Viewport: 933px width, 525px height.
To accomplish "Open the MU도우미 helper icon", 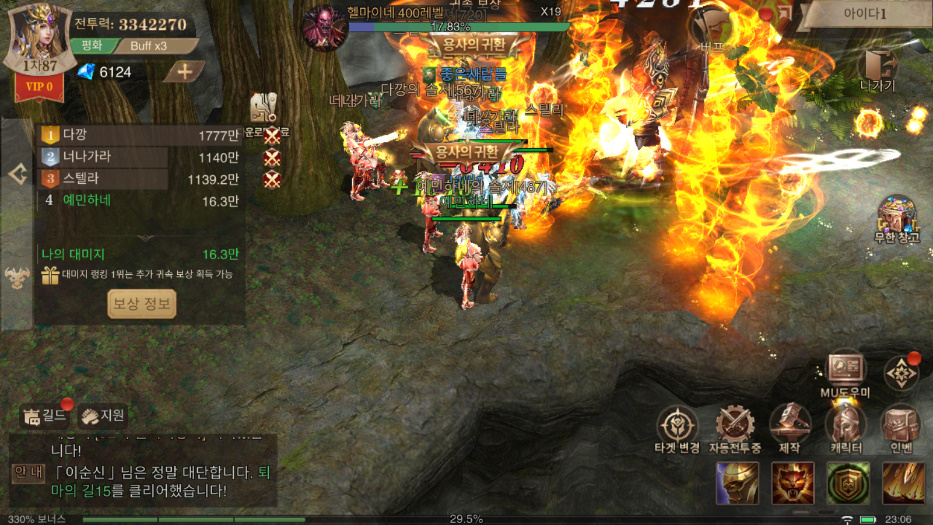I will pos(845,373).
